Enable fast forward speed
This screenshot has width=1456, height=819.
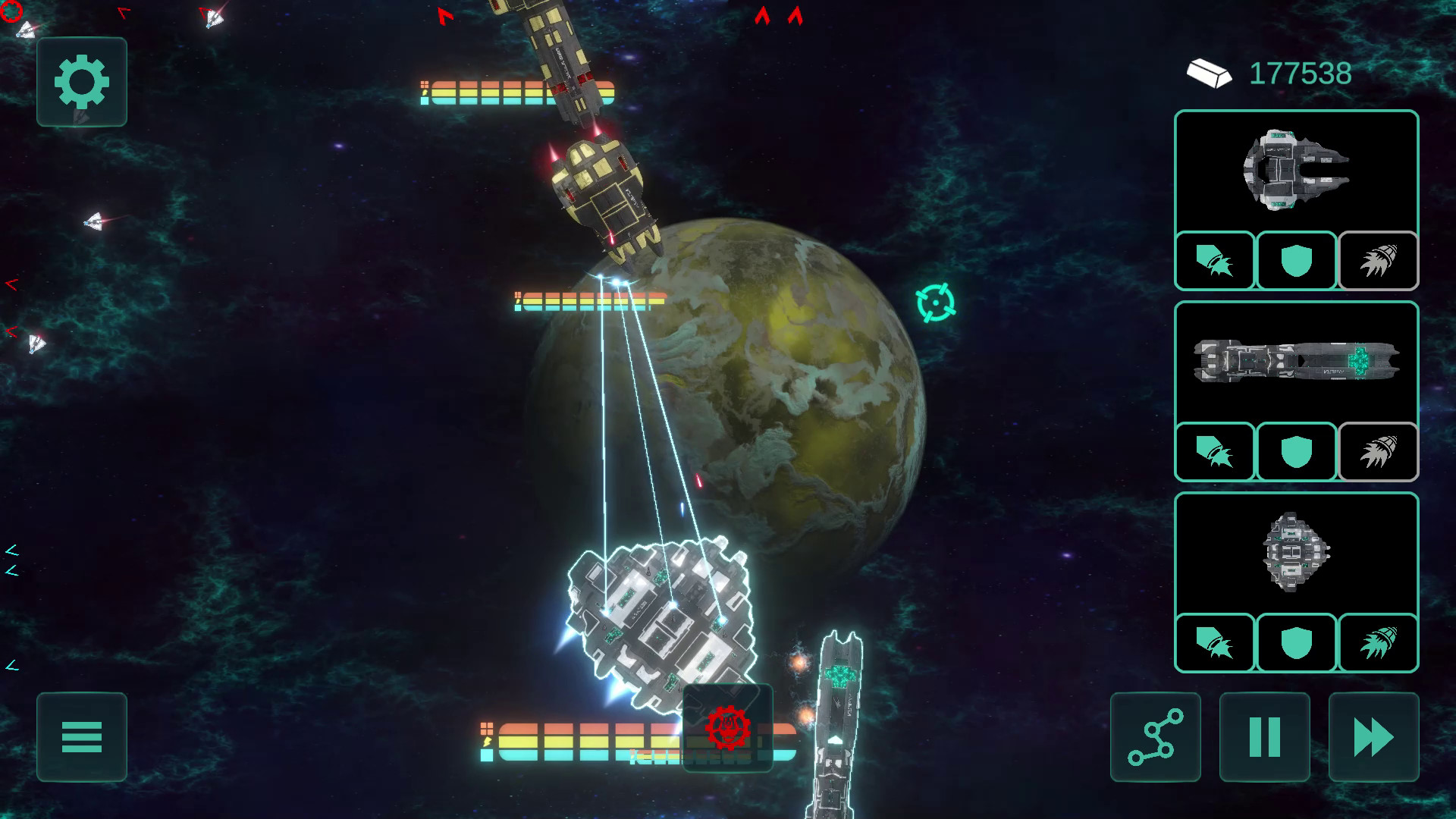(x=1373, y=736)
